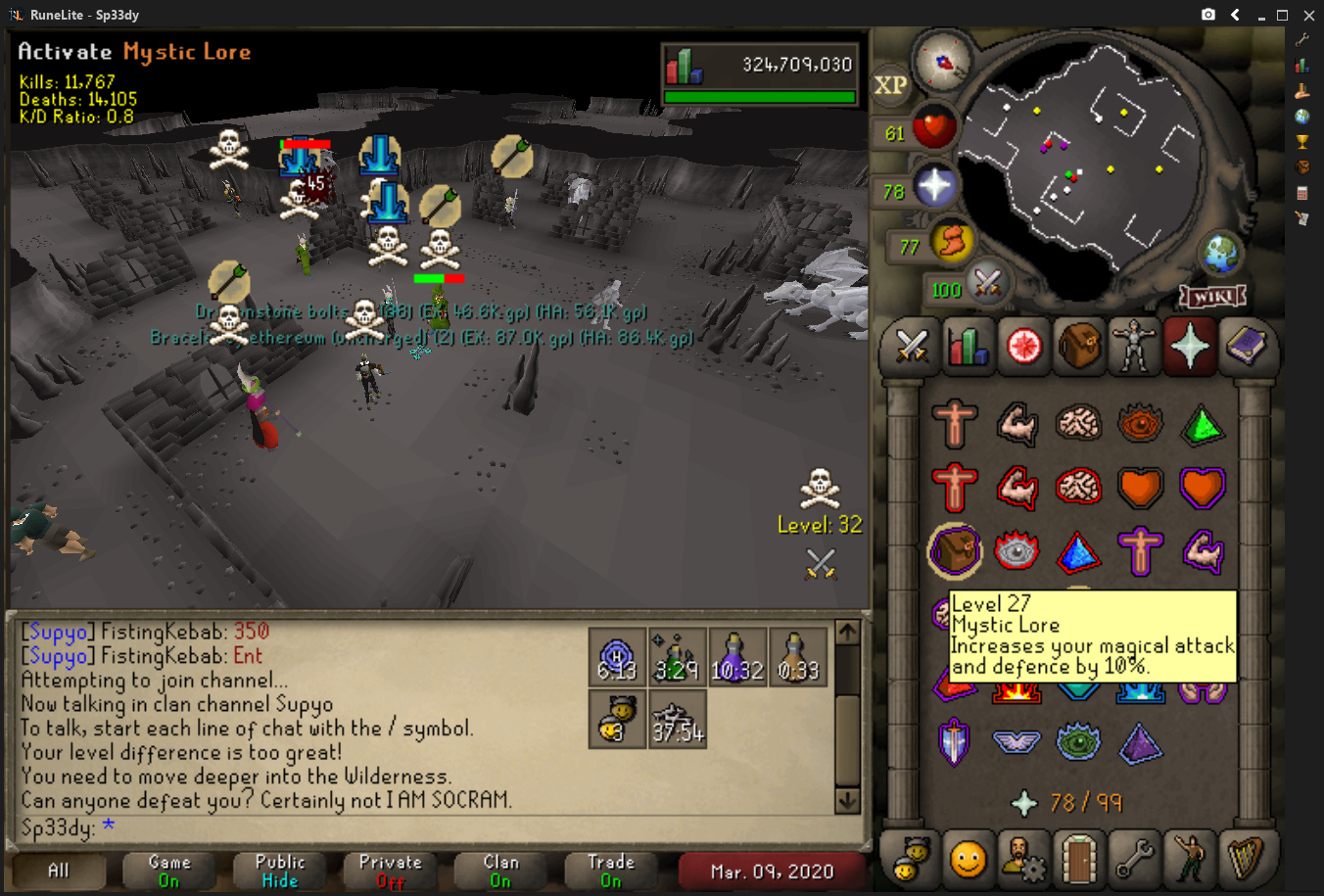Screen dimensions: 1324x896
Task: Open the Inventory backpack tab
Action: (1078, 347)
